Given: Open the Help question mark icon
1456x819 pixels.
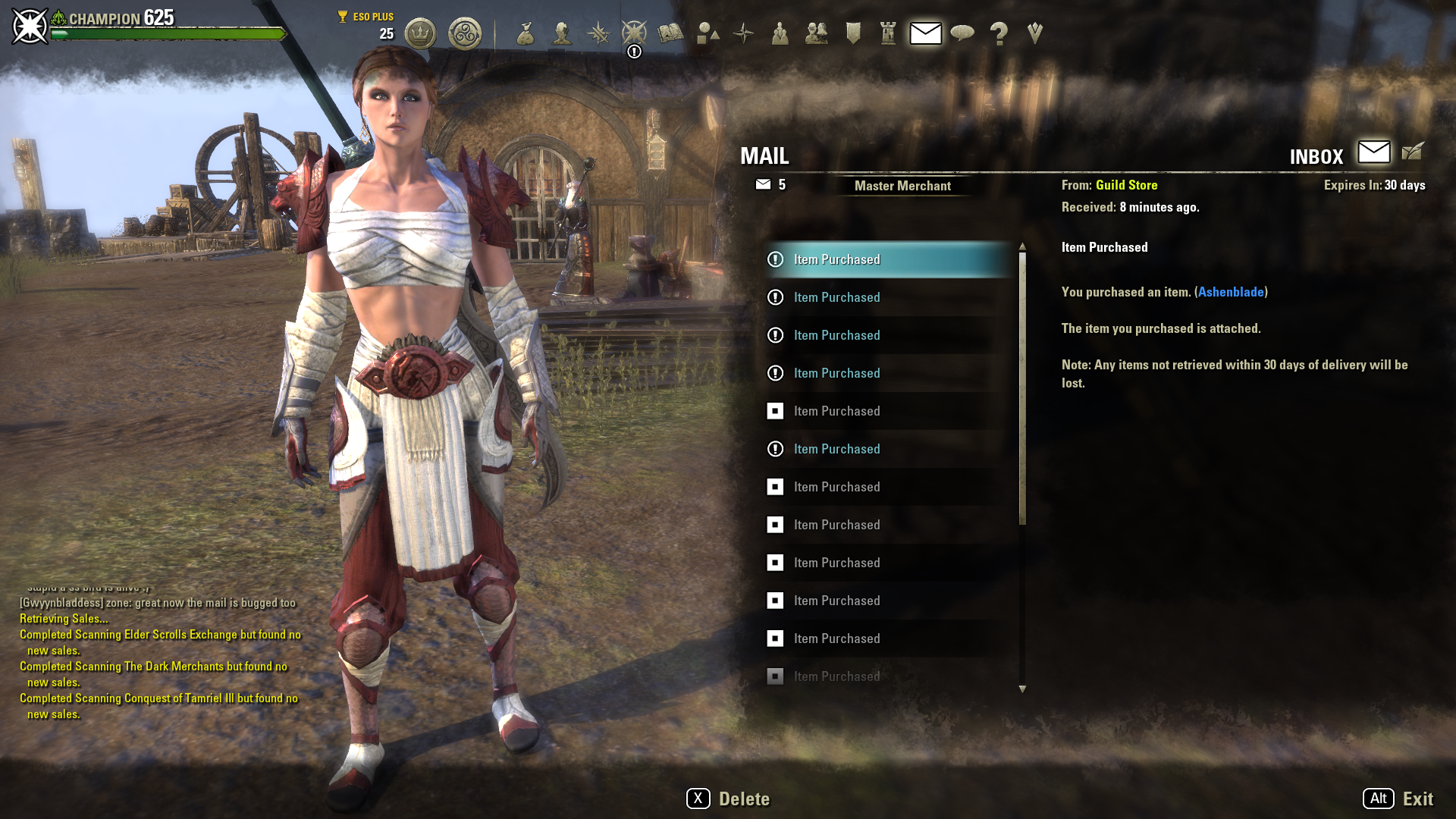Looking at the screenshot, I should click(999, 33).
